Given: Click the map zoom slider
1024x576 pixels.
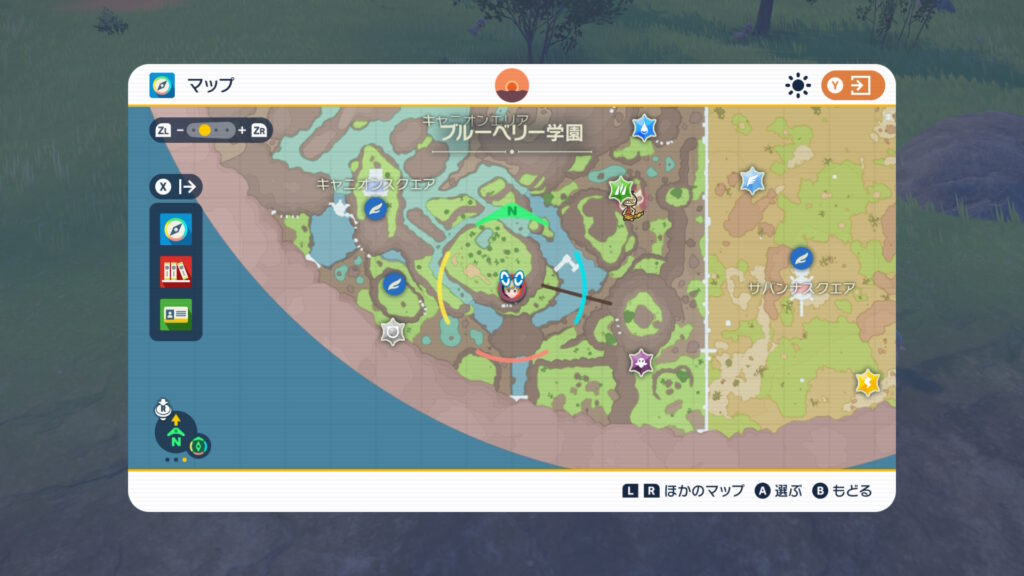Looking at the screenshot, I should point(211,130).
